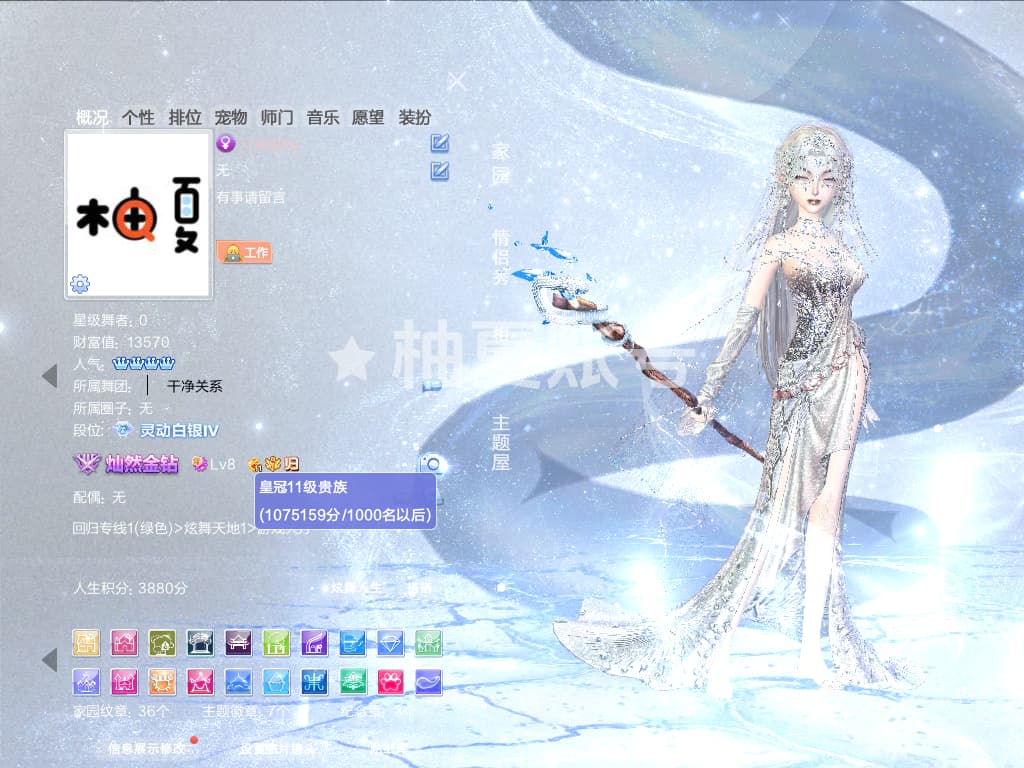1024x768 pixels.
Task: Click the camera icon button
Action: tap(432, 464)
